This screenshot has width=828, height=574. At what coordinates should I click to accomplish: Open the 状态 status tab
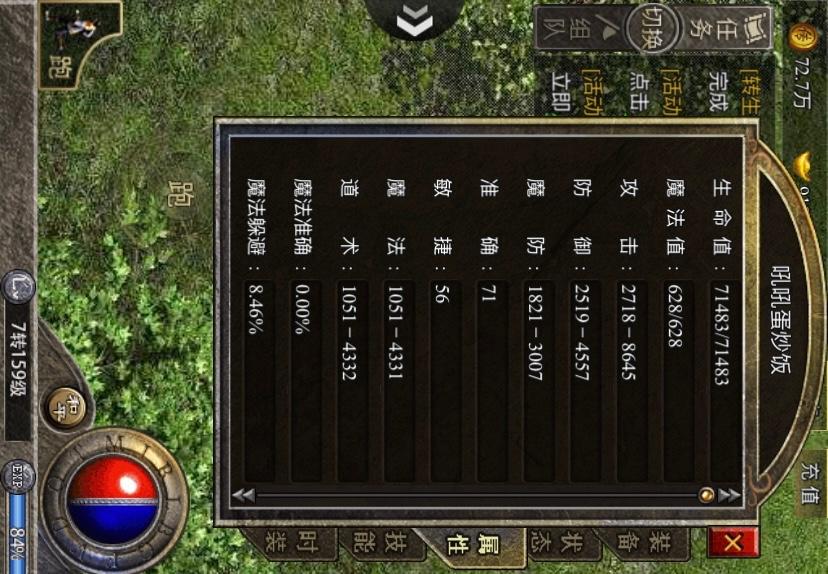tap(565, 545)
